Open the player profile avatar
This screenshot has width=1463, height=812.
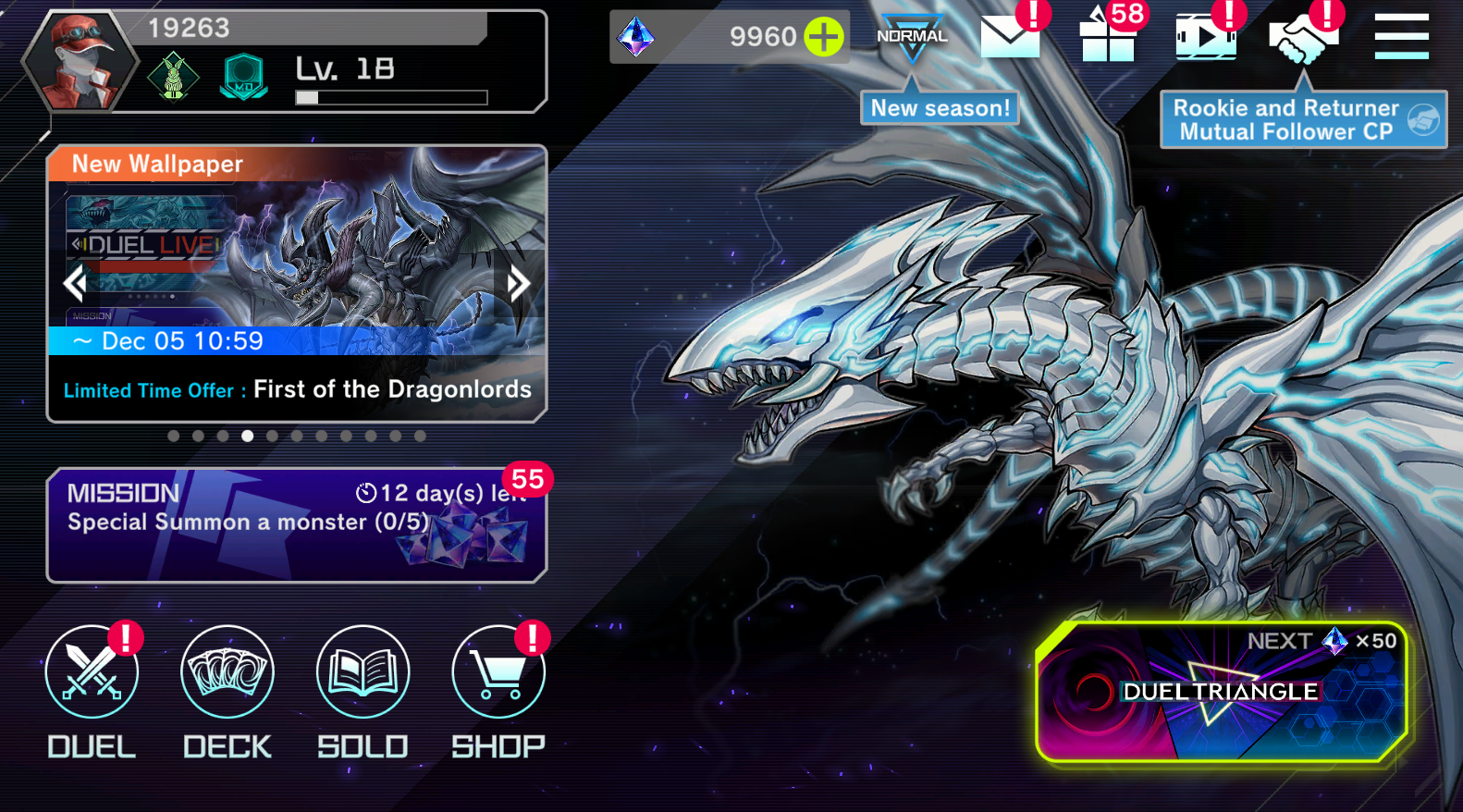click(x=80, y=62)
